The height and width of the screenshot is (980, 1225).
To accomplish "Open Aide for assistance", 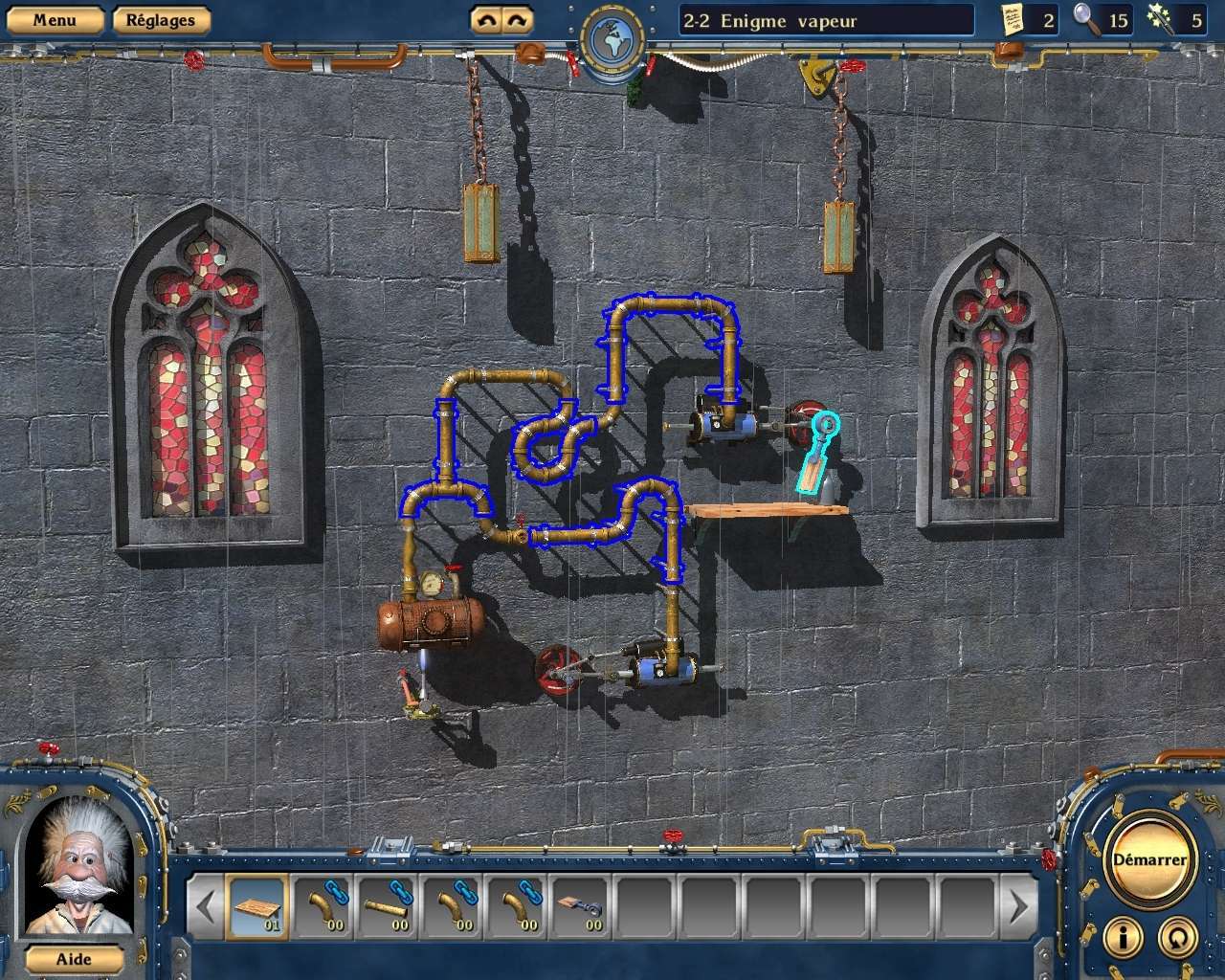I will pos(76,959).
